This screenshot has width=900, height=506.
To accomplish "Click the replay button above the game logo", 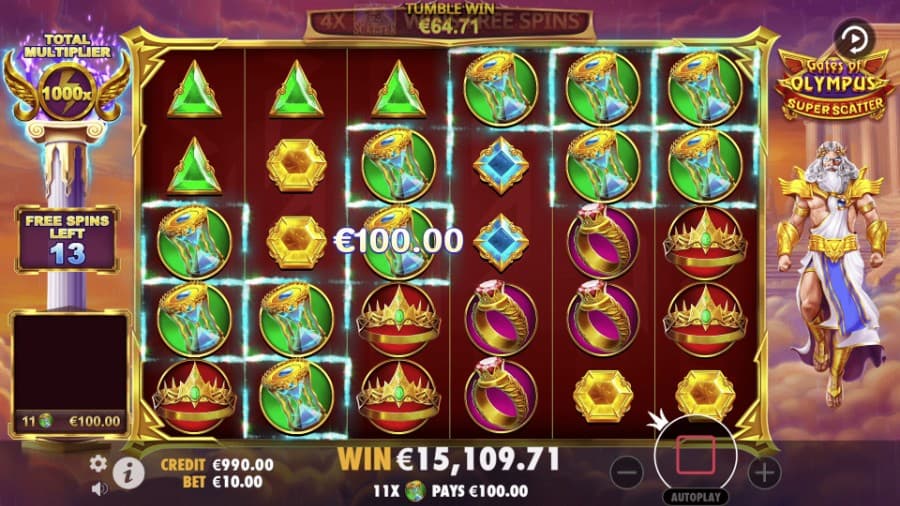I will 853,40.
